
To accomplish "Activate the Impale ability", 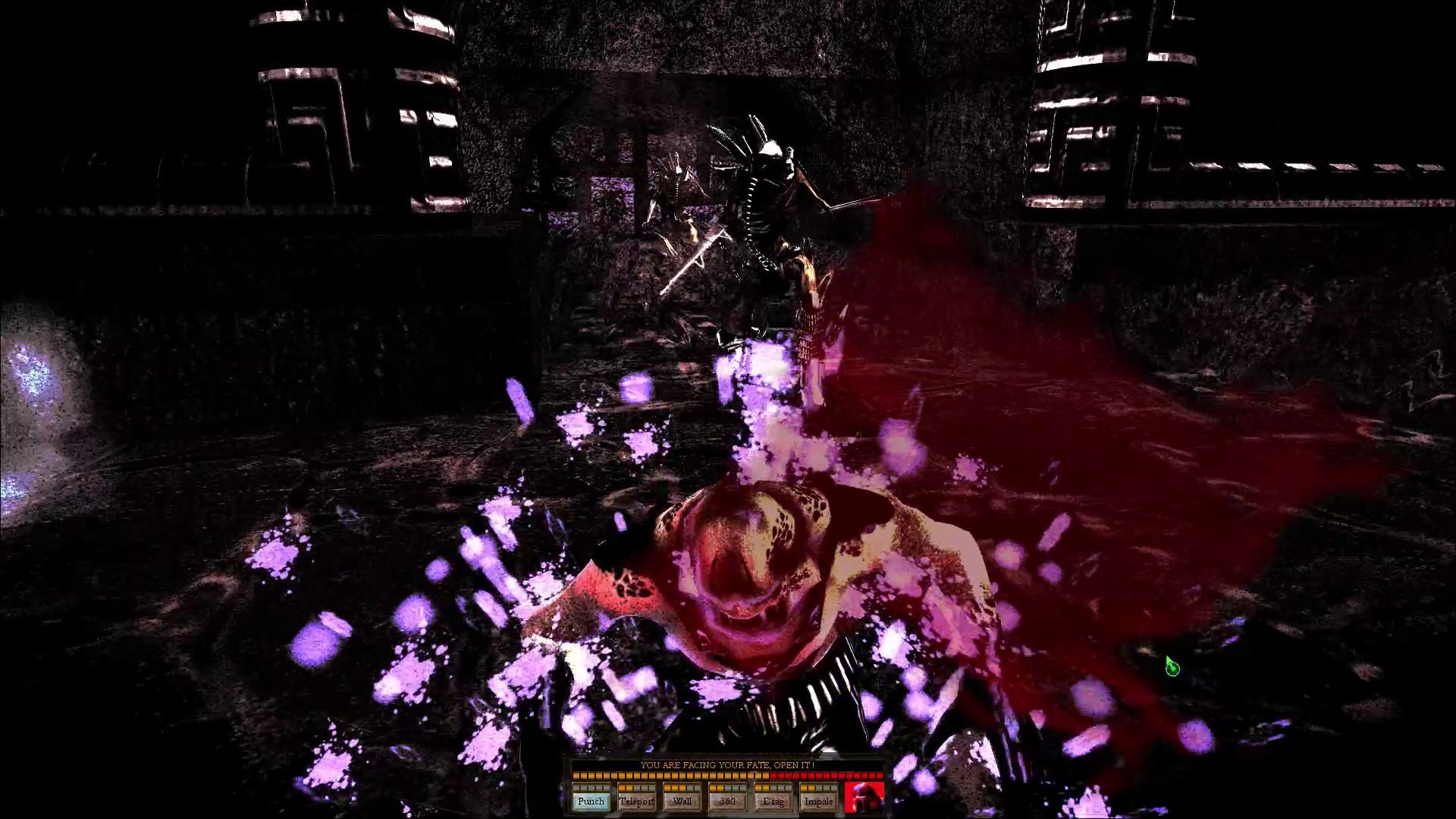I will point(818,801).
